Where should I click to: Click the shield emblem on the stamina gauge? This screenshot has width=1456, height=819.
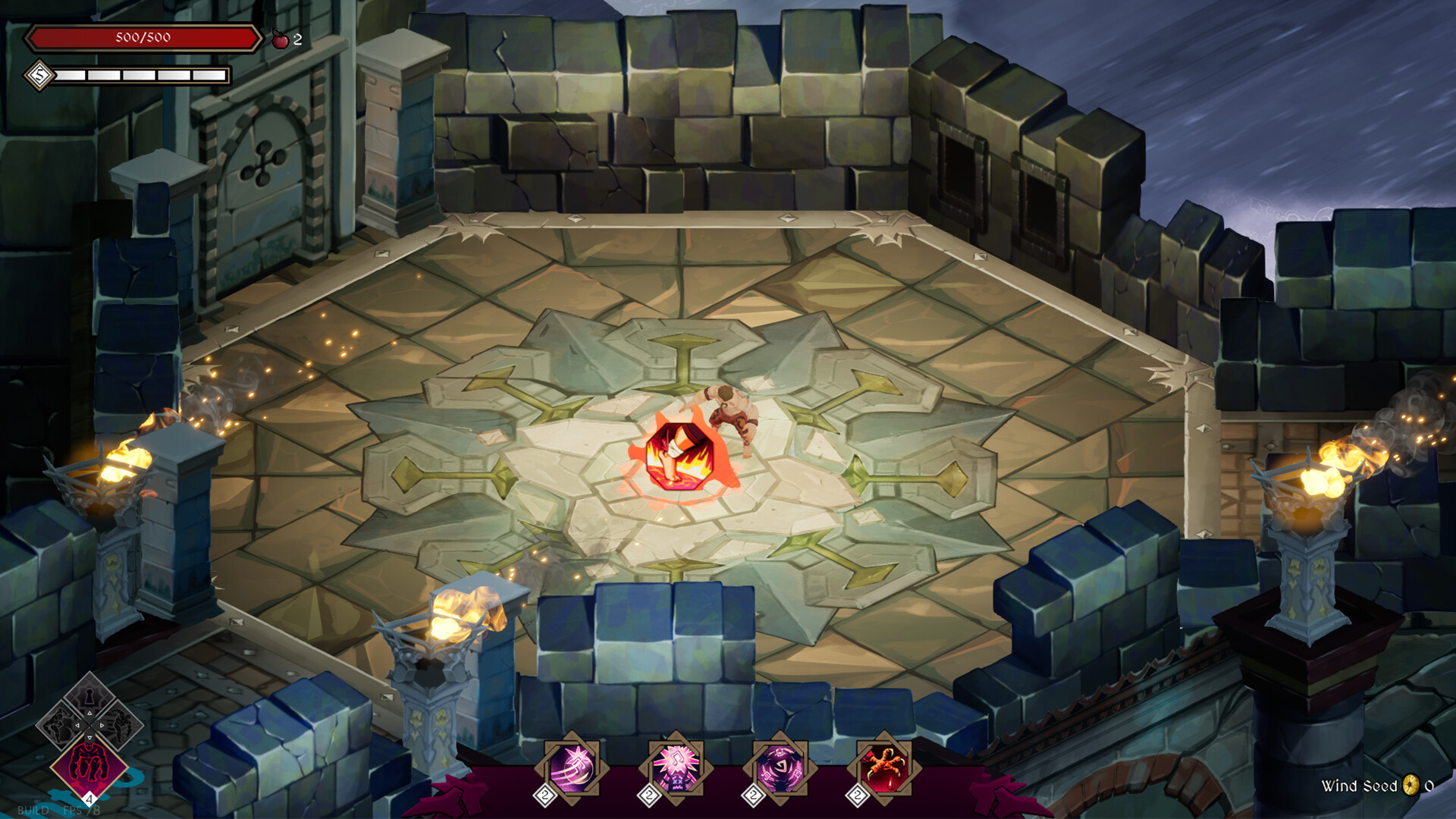coord(39,76)
